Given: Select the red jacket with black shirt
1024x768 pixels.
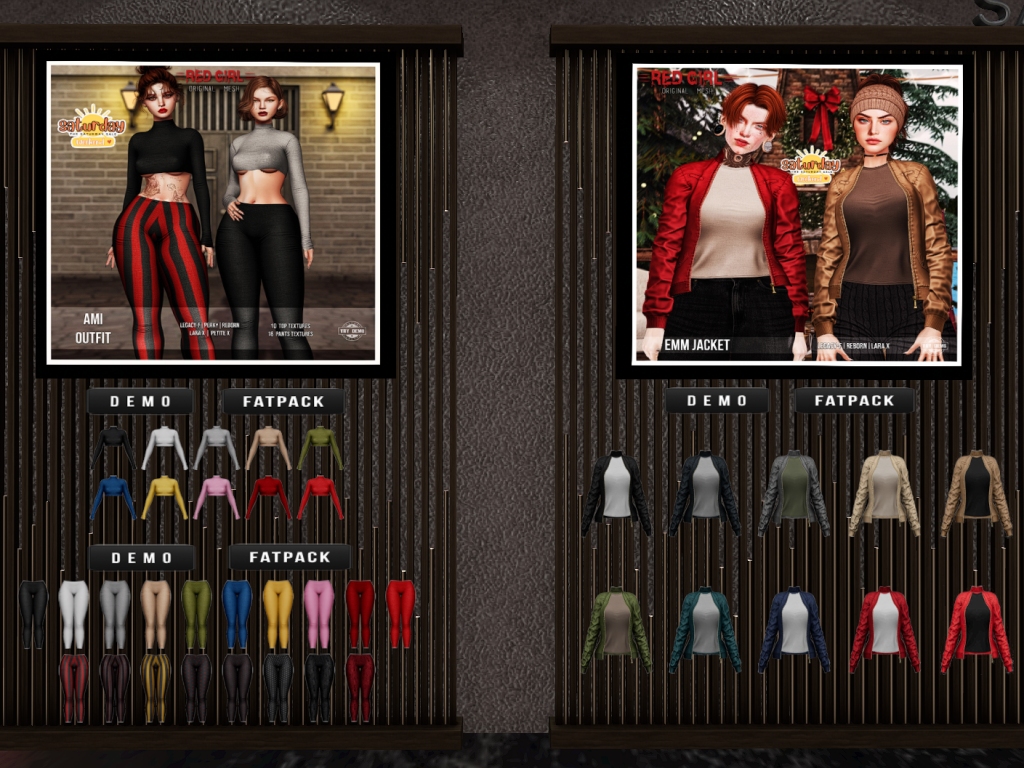Looking at the screenshot, I should point(976,629).
